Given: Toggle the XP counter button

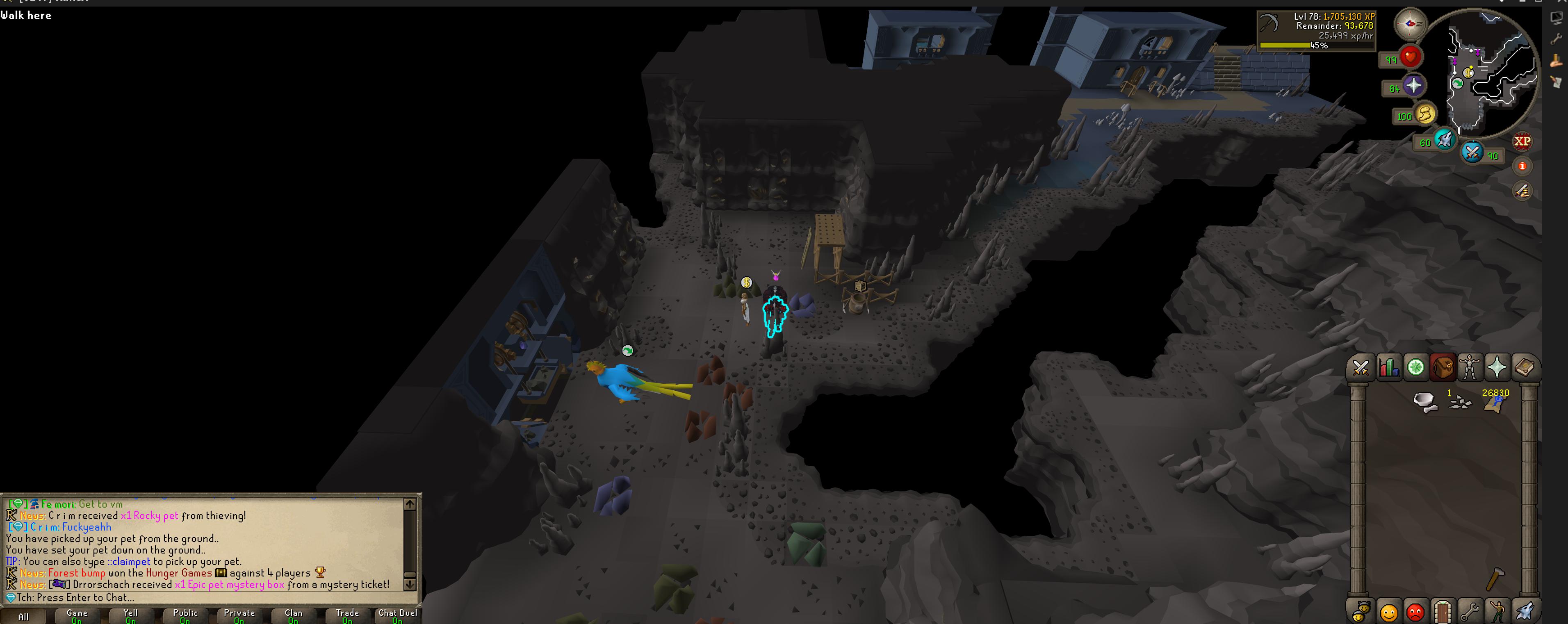Looking at the screenshot, I should tap(1522, 141).
